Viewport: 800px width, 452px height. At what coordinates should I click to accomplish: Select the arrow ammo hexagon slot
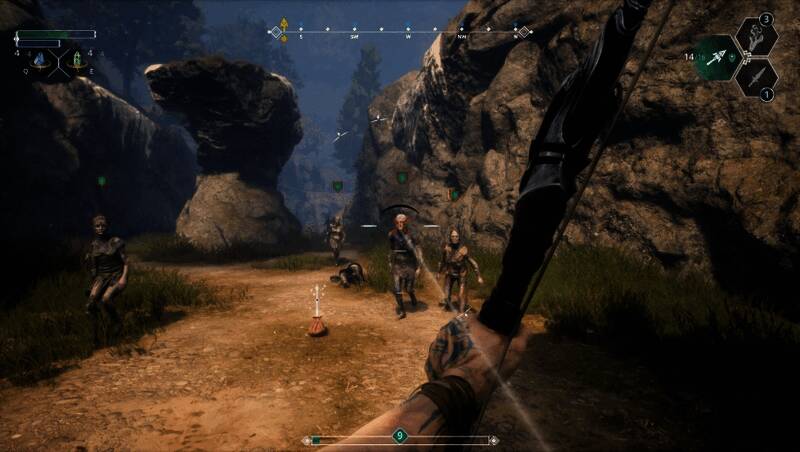pos(717,58)
